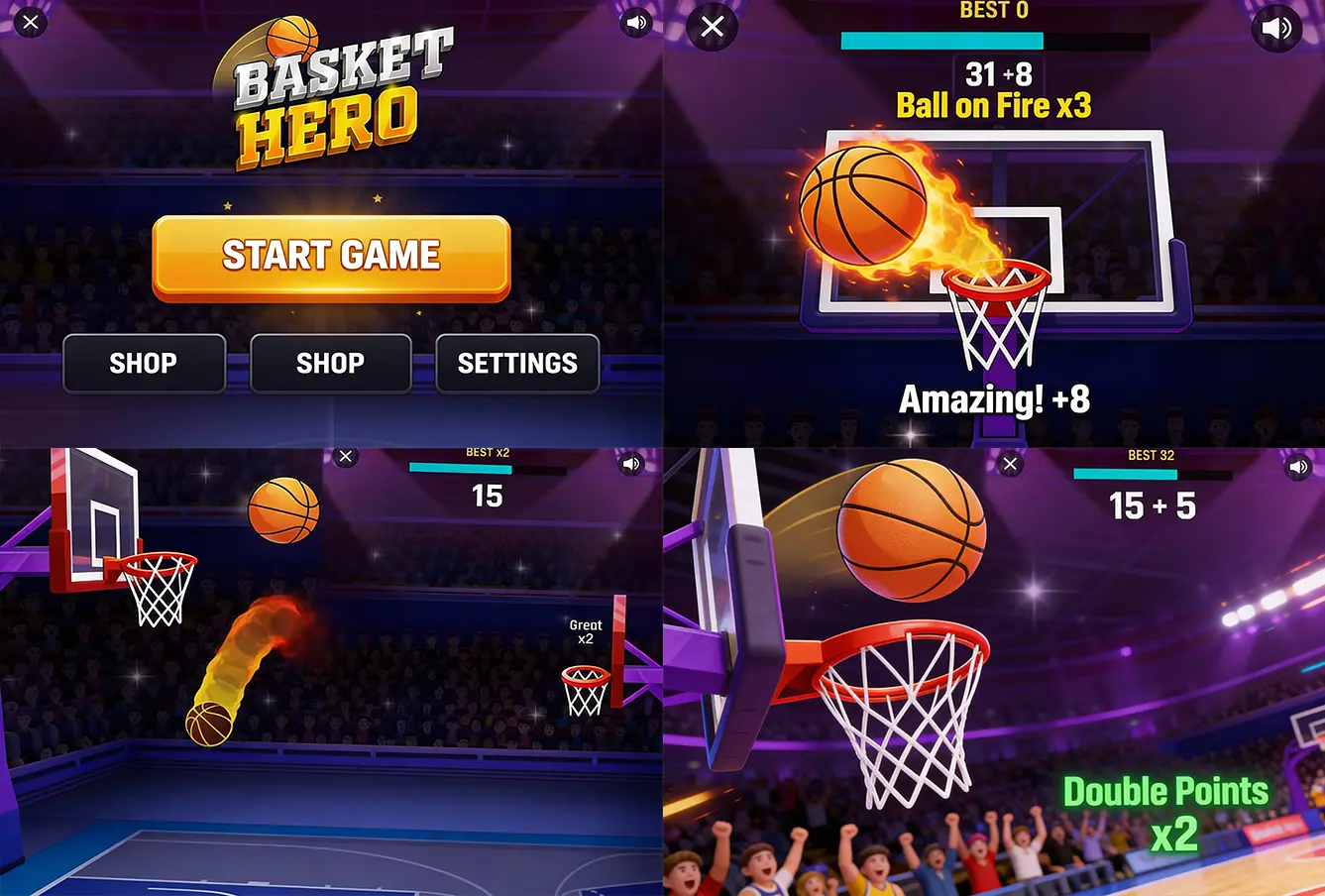Close the main menu with the X button
Screen dimensions: 1325x896
pyautogui.click(x=31, y=21)
